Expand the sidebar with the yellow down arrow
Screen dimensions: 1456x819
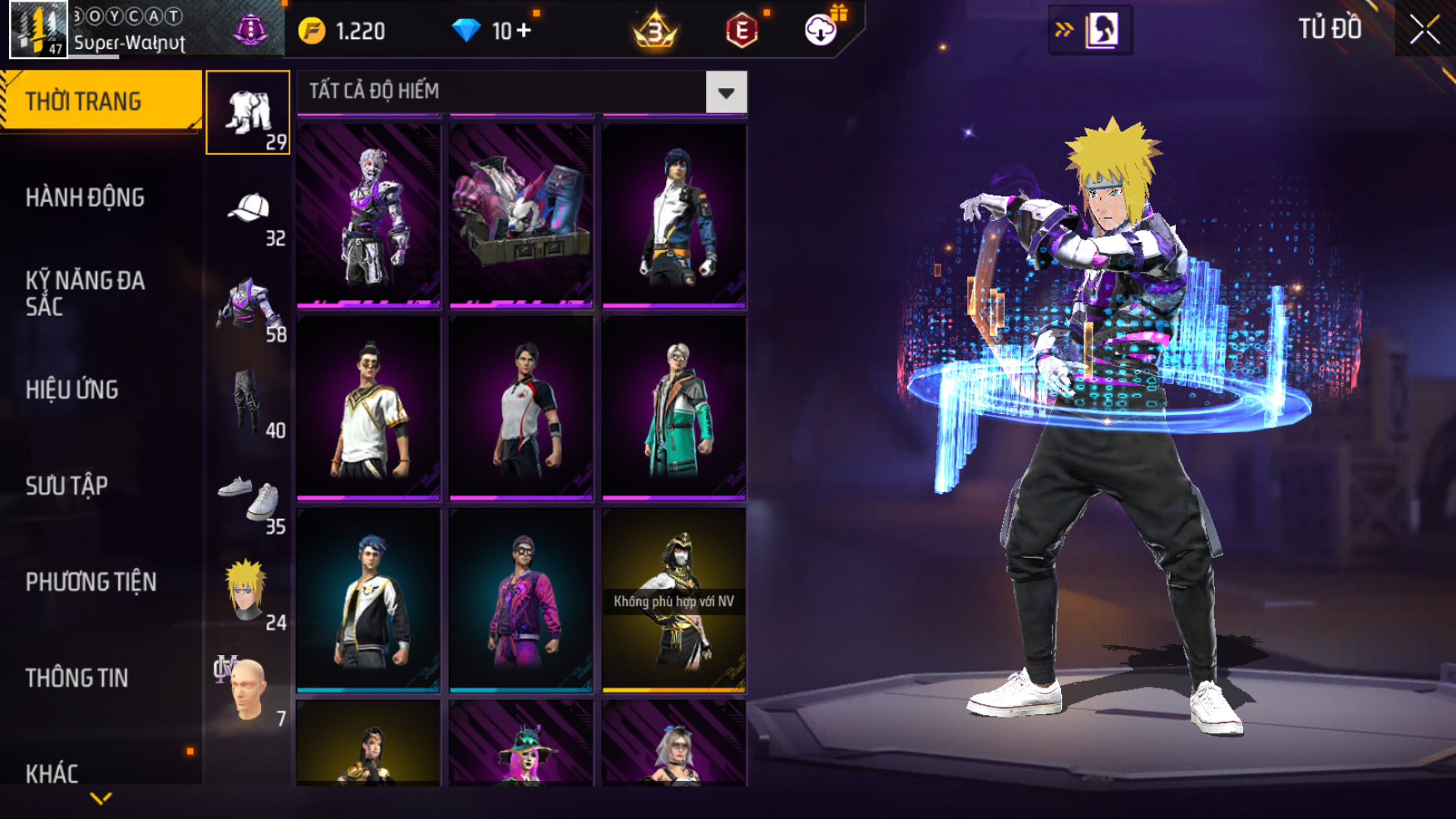pos(101,799)
